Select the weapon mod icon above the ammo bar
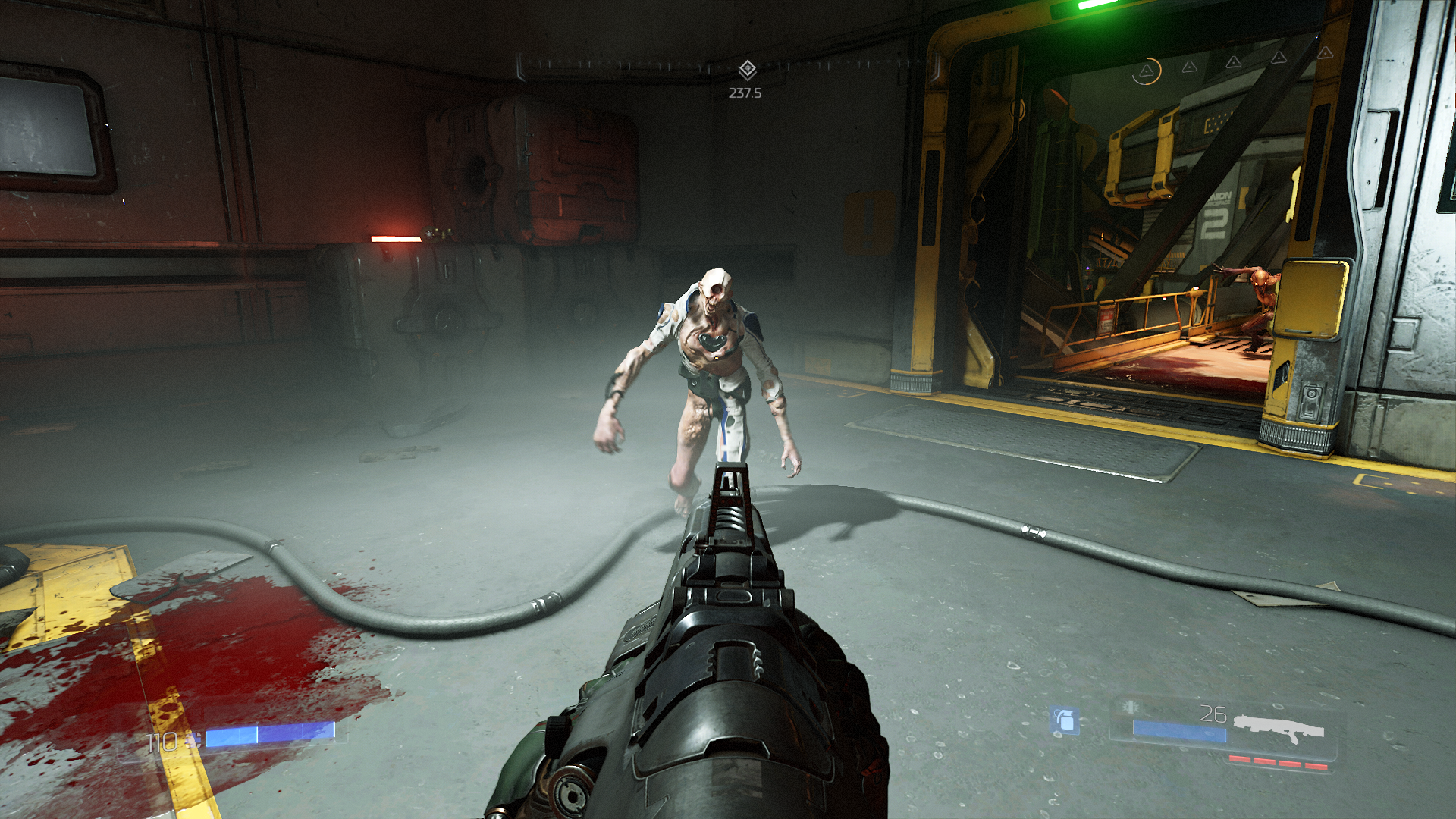Screen dimensions: 1456x819 click(1131, 708)
